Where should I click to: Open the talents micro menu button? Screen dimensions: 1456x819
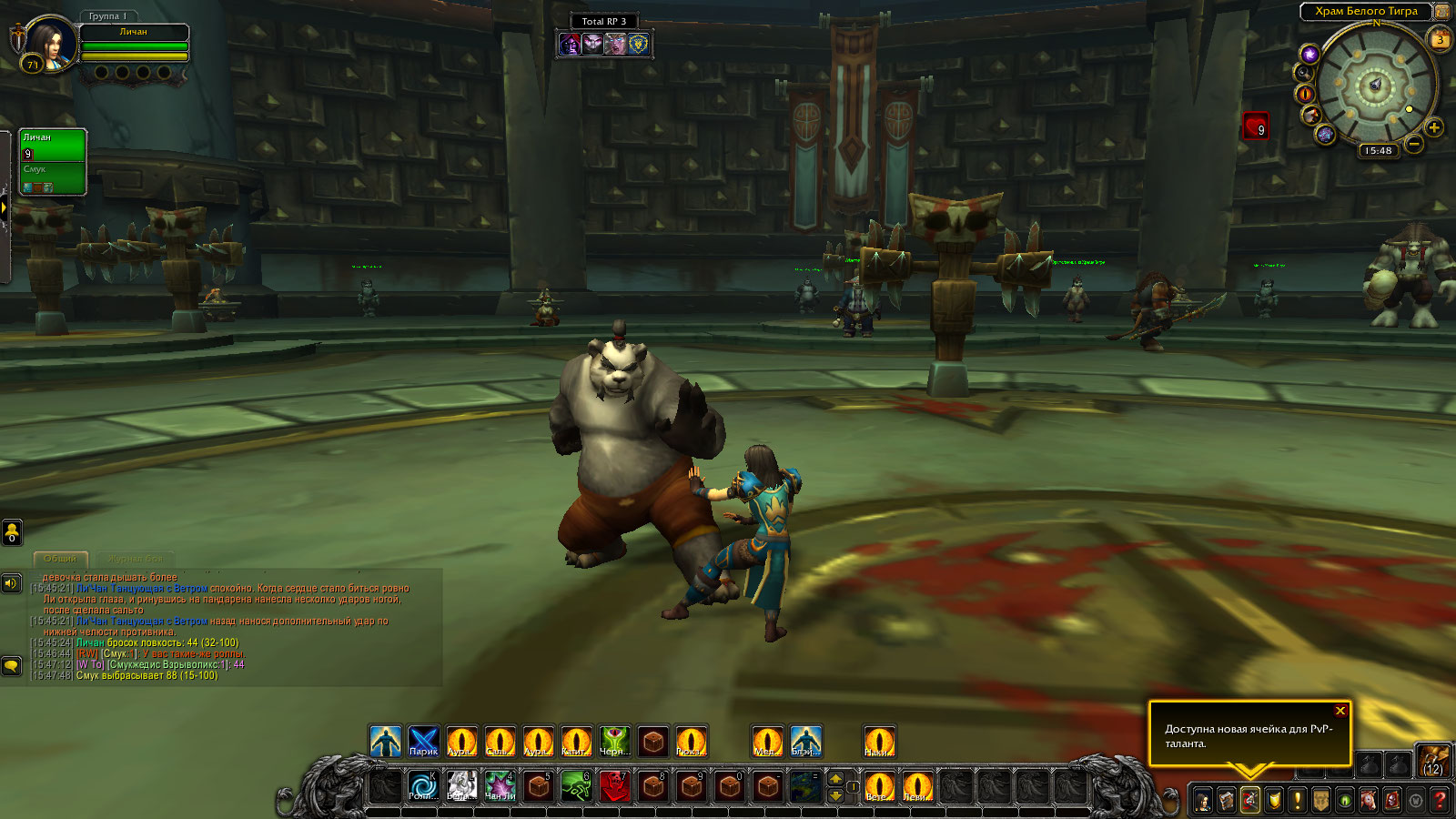point(1250,801)
